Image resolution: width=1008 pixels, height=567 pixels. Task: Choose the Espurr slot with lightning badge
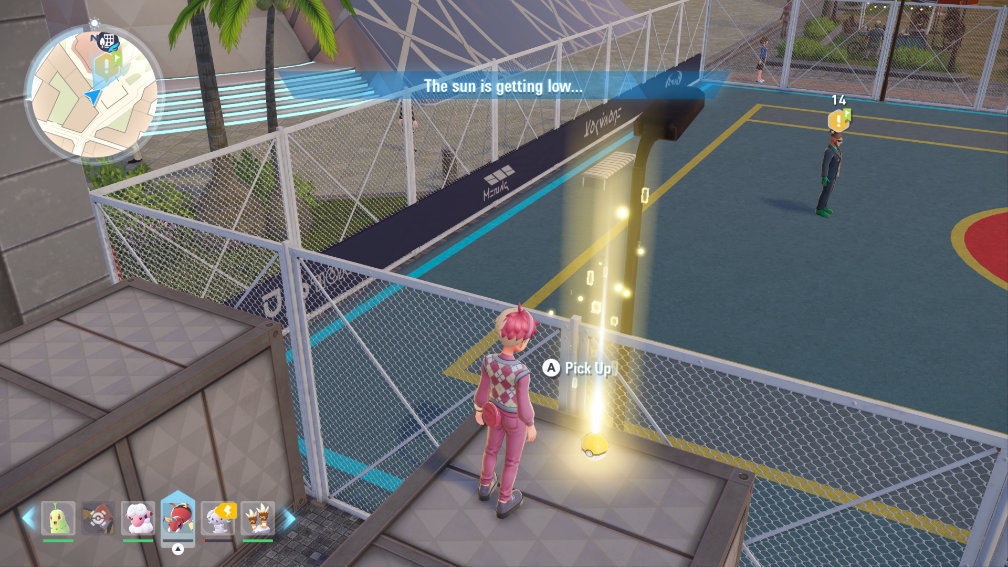coord(217,517)
